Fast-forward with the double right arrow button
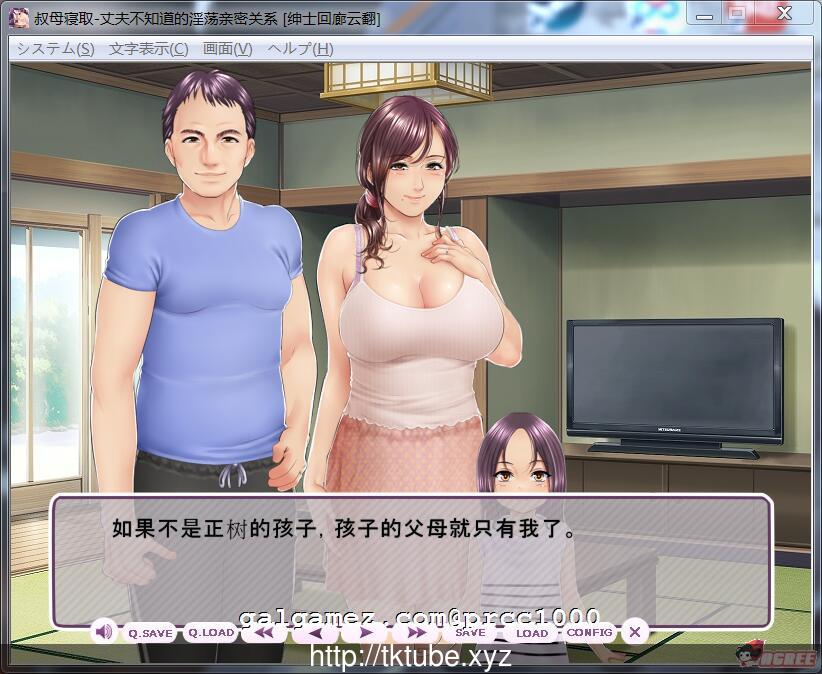The image size is (822, 674). [414, 633]
